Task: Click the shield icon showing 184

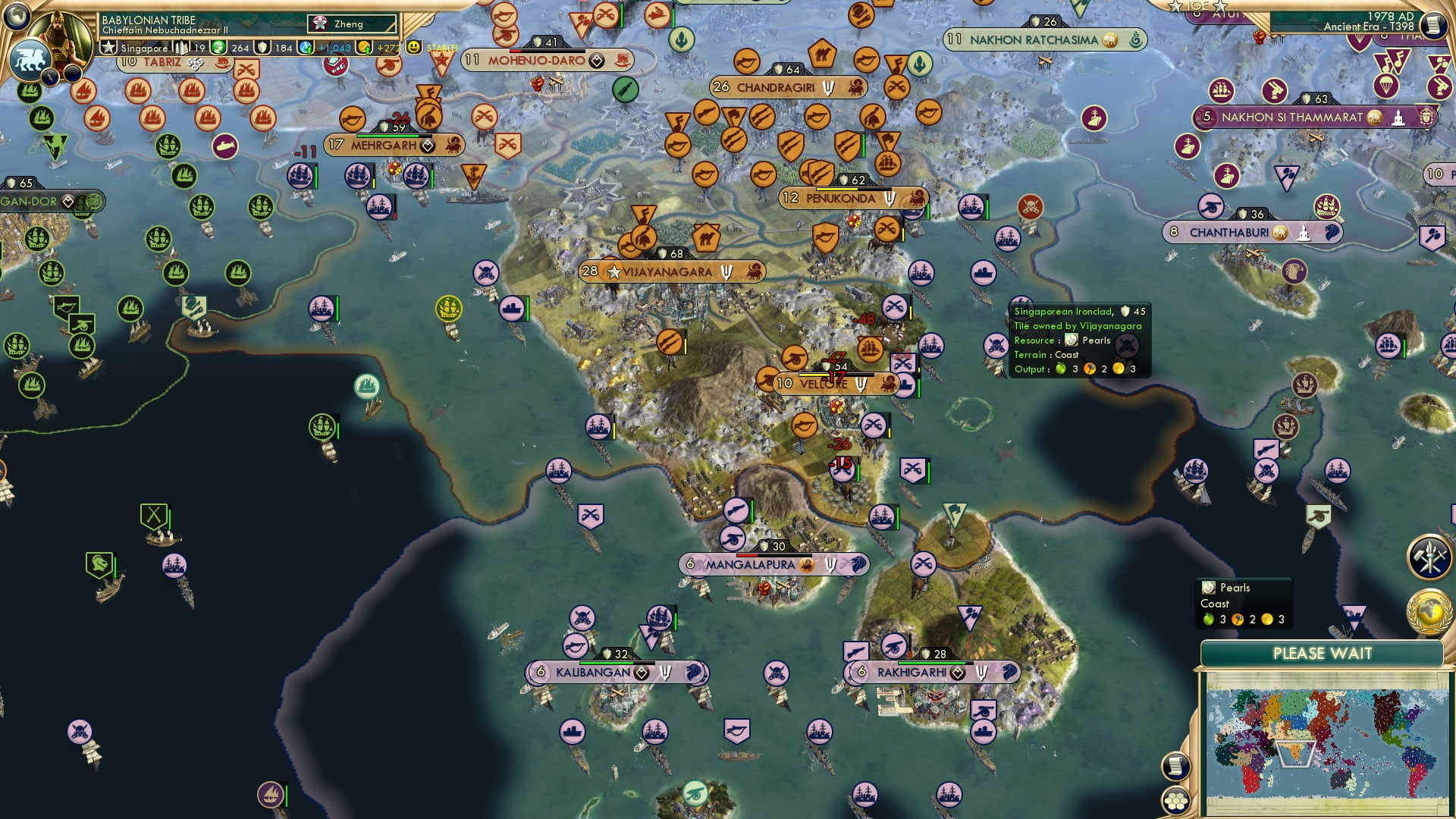Action: [x=261, y=47]
